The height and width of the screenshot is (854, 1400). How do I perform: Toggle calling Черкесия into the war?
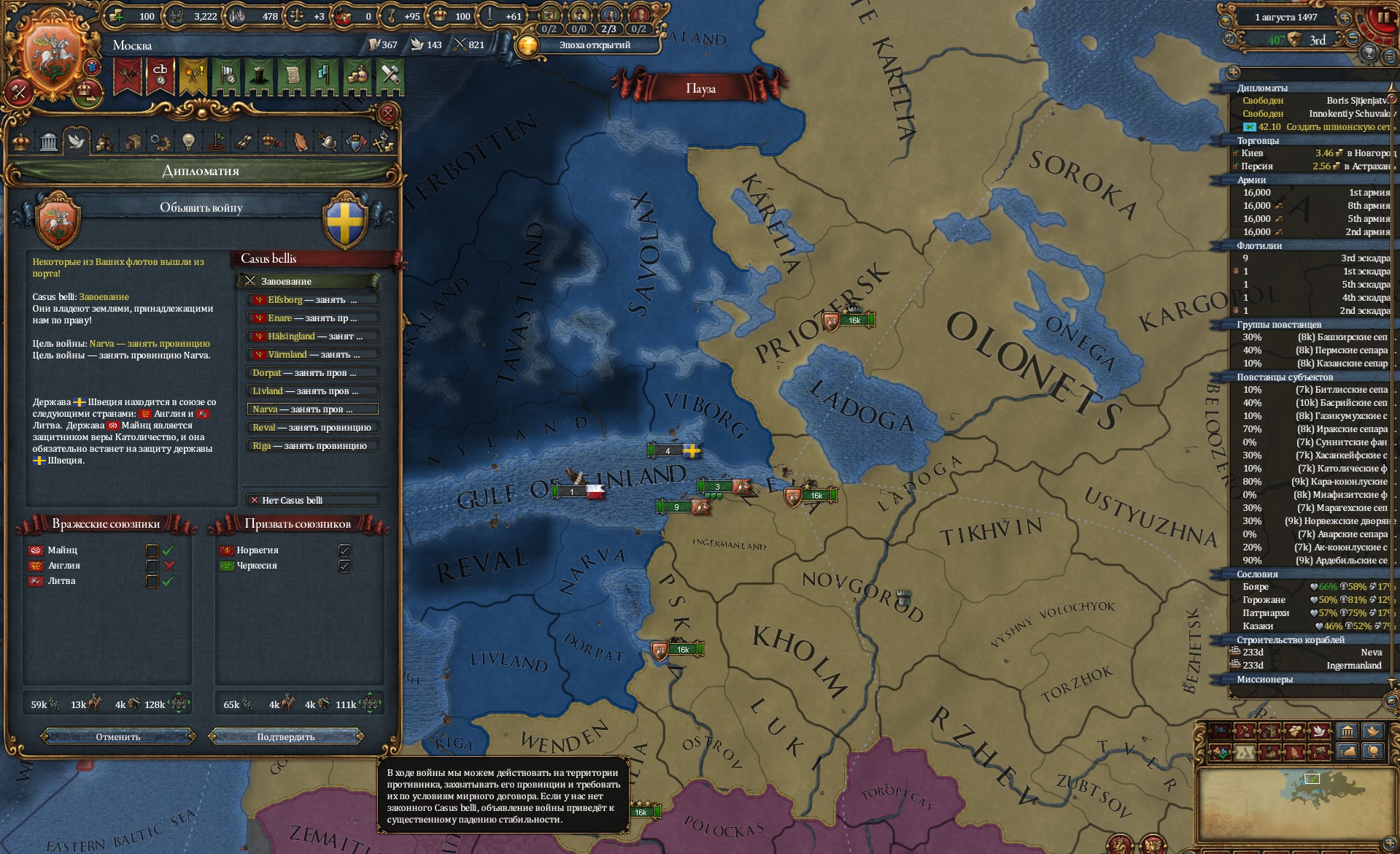tap(344, 566)
